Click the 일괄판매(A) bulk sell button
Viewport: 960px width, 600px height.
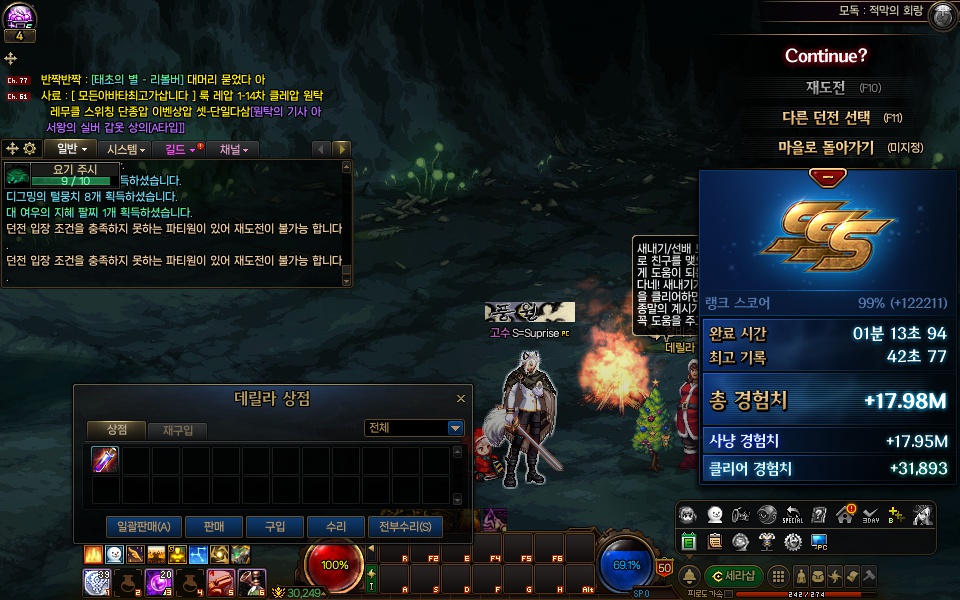(143, 526)
